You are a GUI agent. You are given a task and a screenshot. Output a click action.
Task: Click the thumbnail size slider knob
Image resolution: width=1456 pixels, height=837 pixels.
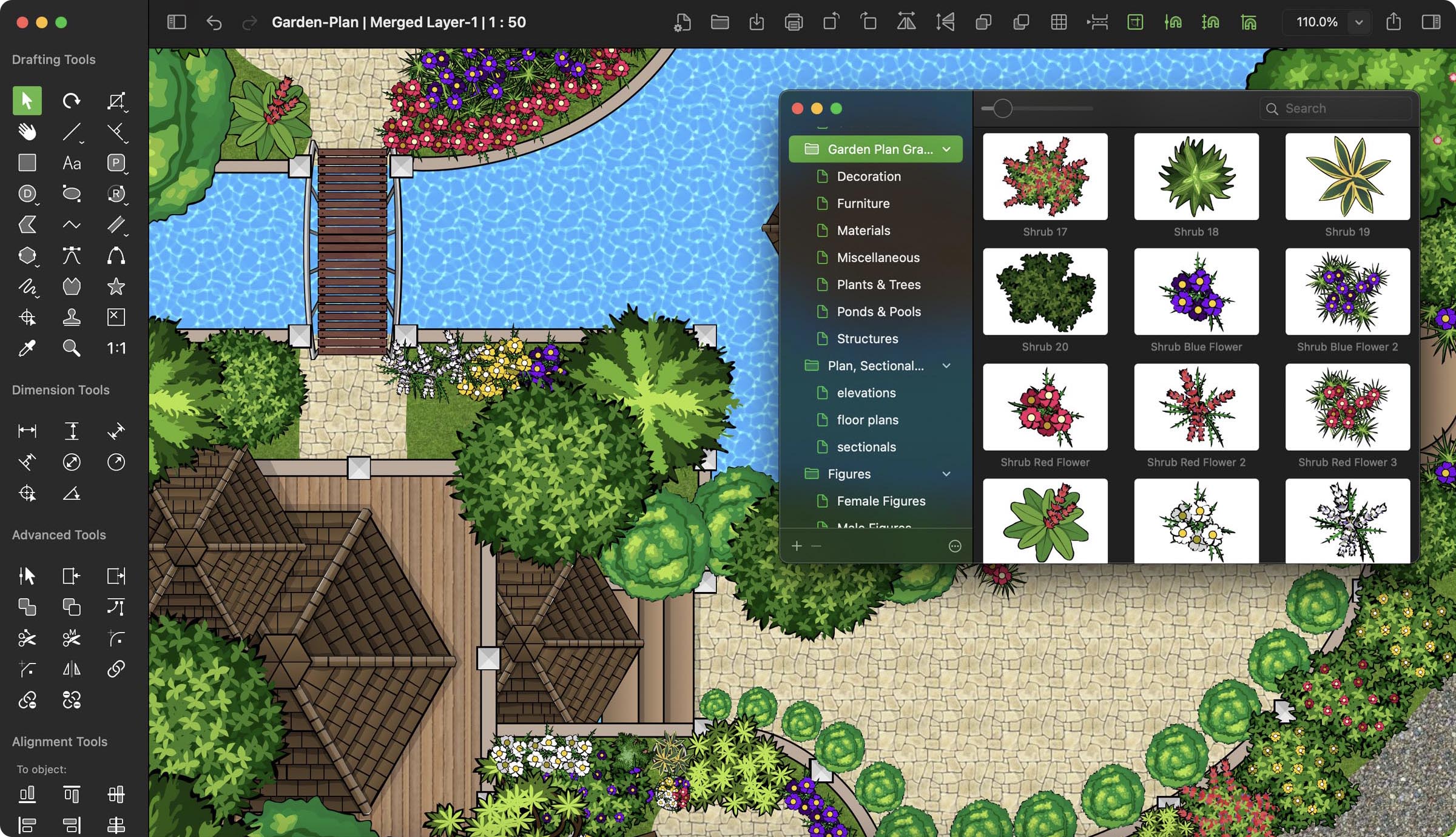1003,109
